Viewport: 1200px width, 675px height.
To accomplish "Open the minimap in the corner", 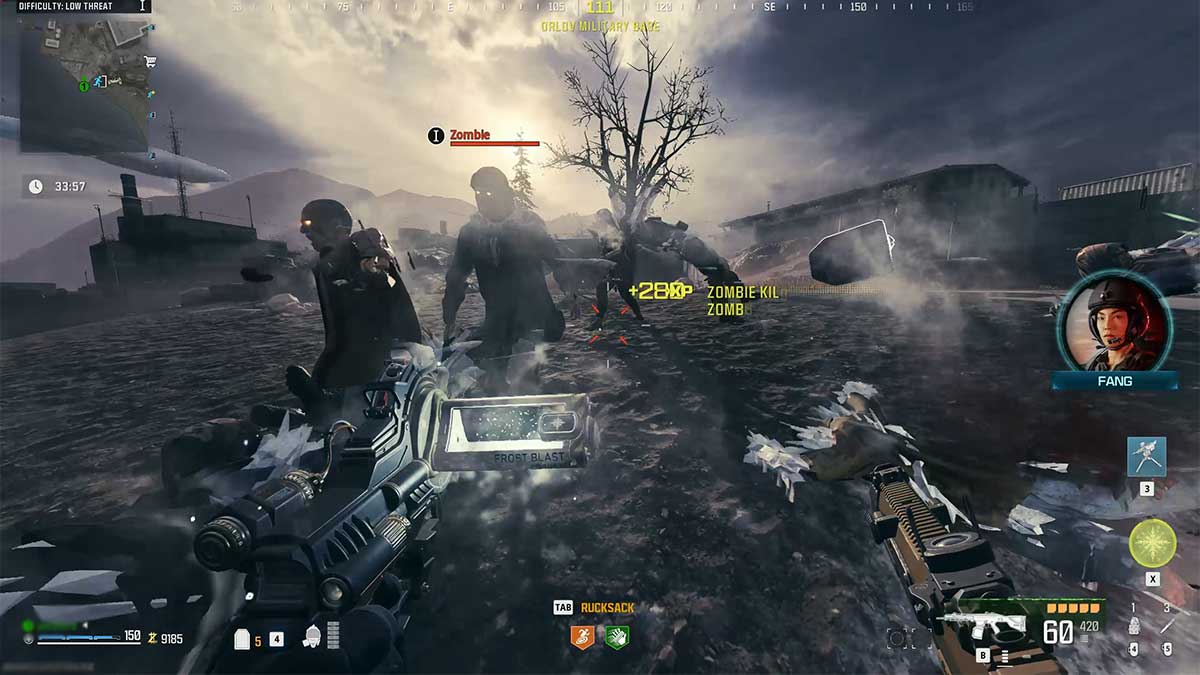I will 84,84.
